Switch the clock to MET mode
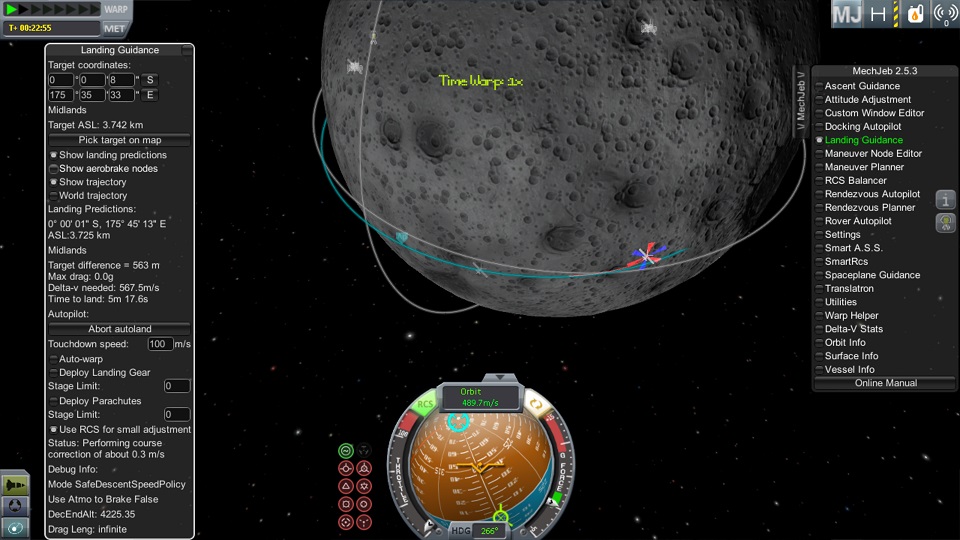The image size is (960, 540). tap(115, 28)
